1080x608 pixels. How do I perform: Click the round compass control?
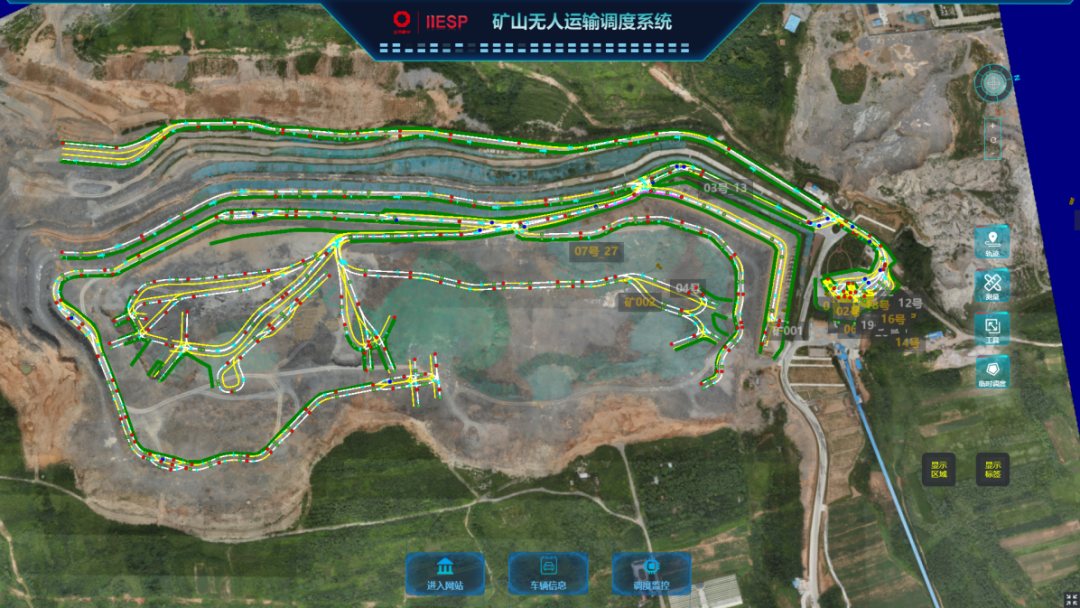point(994,82)
